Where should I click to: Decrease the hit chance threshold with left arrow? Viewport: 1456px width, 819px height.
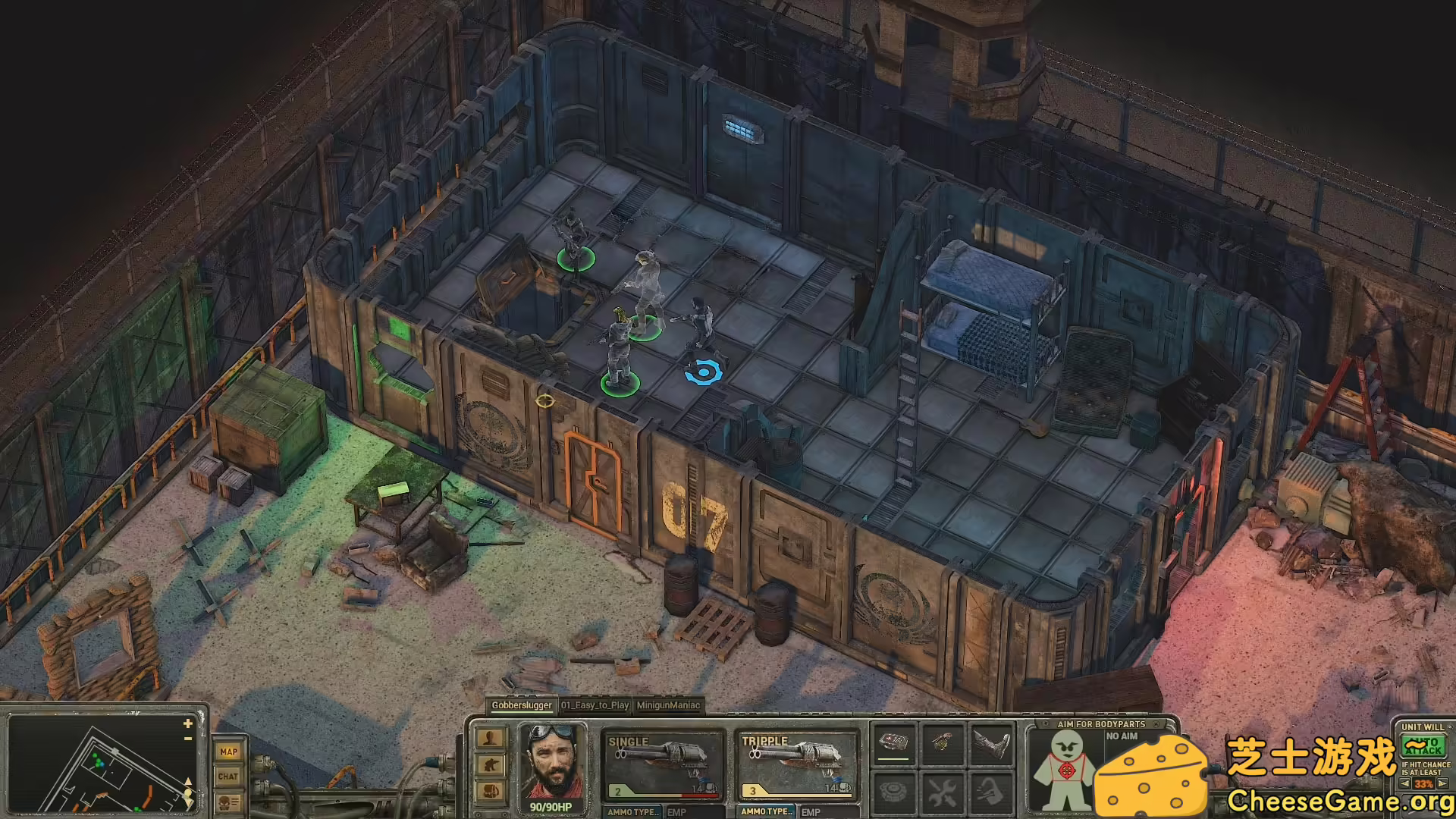click(x=1405, y=784)
